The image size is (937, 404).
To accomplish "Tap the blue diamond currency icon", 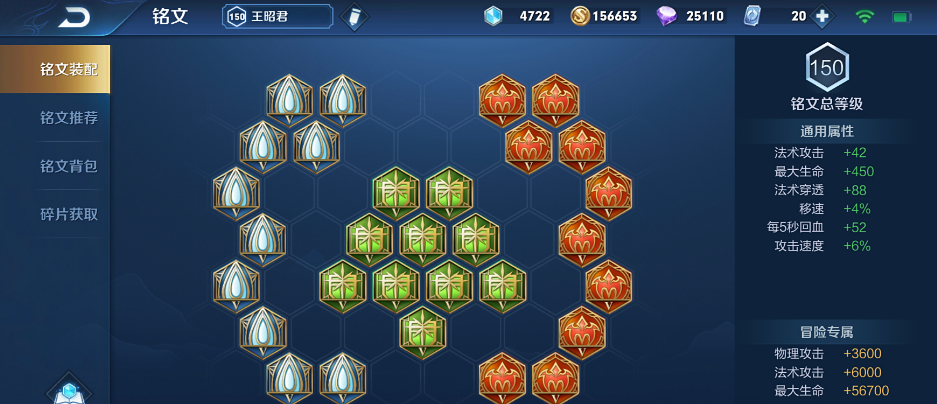I will (493, 16).
